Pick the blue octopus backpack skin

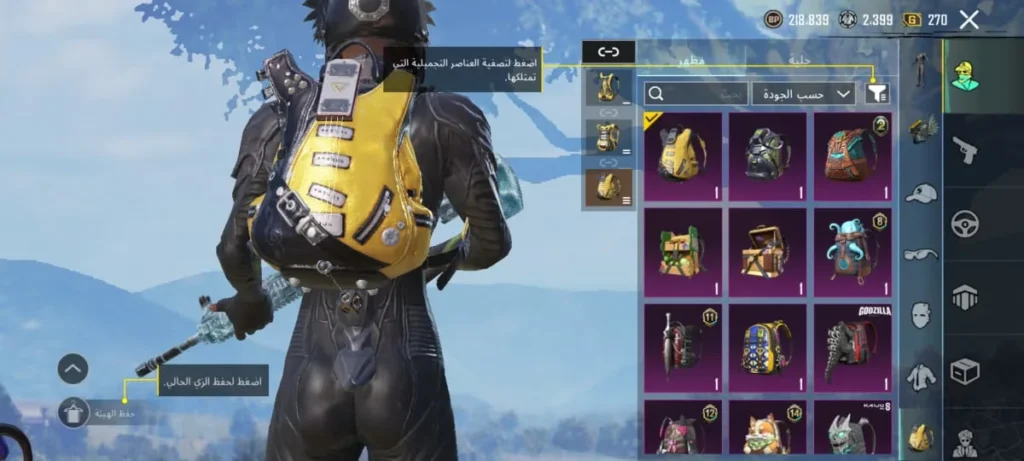pos(852,250)
